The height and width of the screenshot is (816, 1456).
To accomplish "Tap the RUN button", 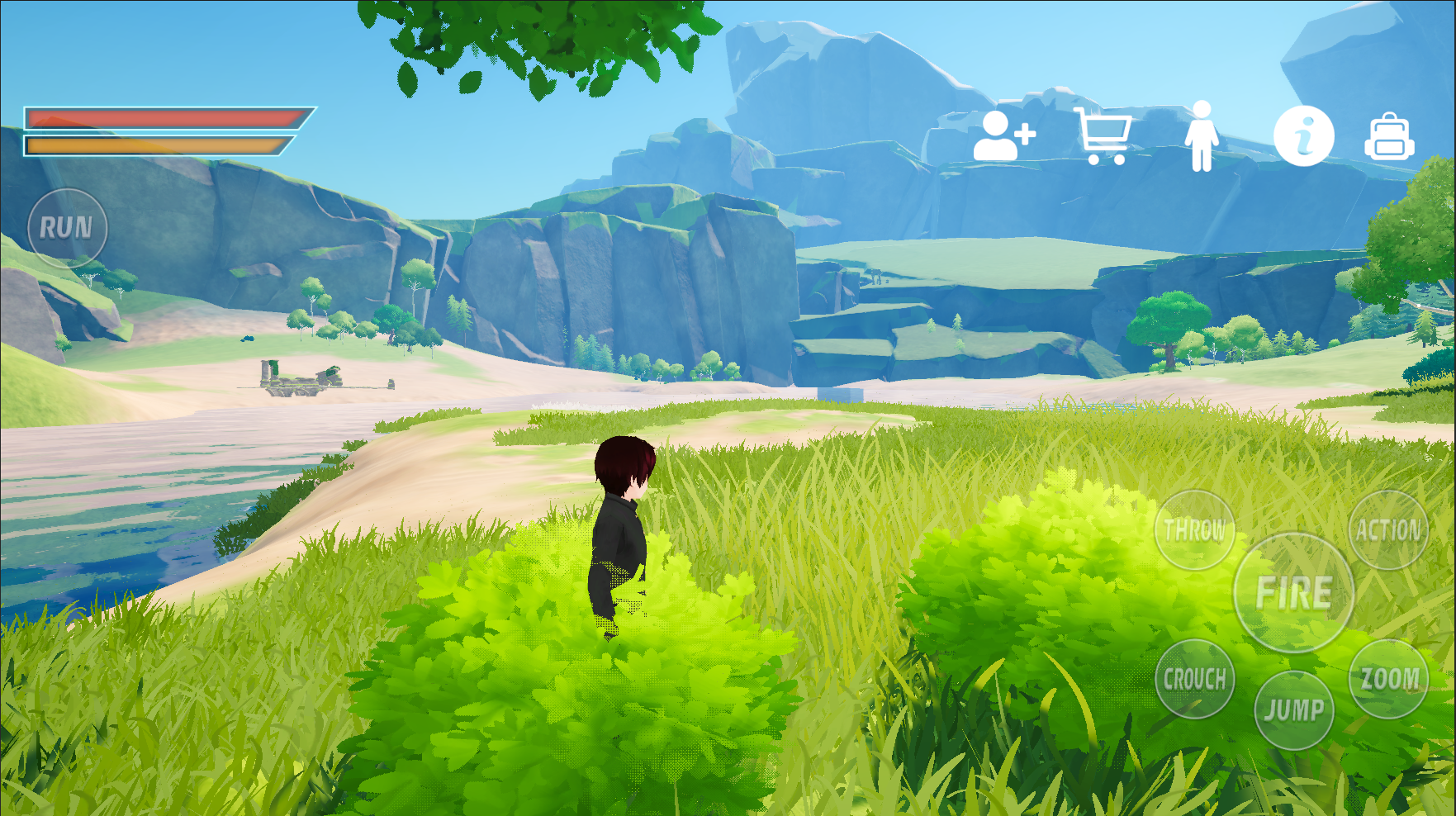I will (x=67, y=228).
